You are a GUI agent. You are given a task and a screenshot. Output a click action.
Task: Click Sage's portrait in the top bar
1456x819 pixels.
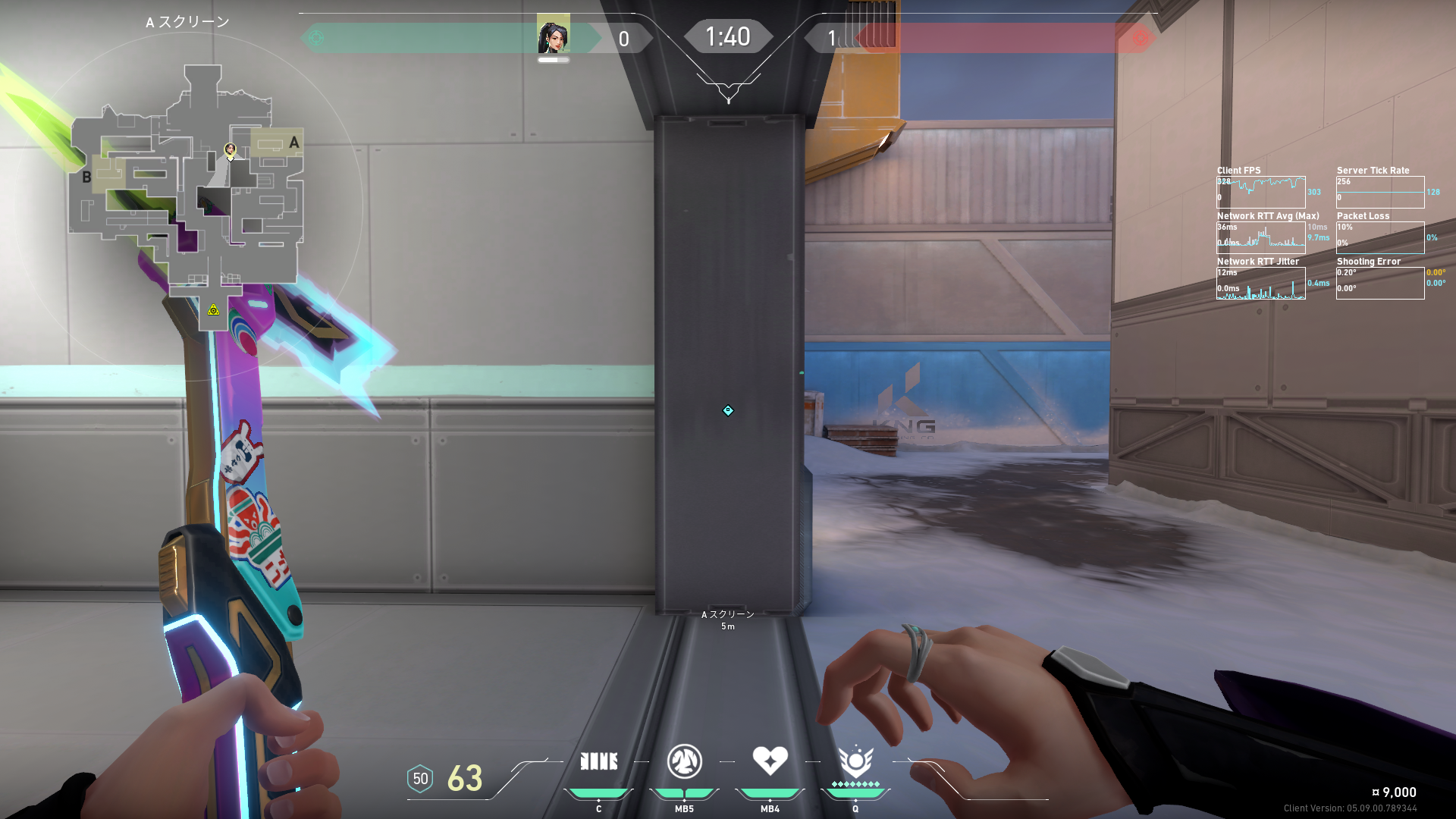[553, 37]
